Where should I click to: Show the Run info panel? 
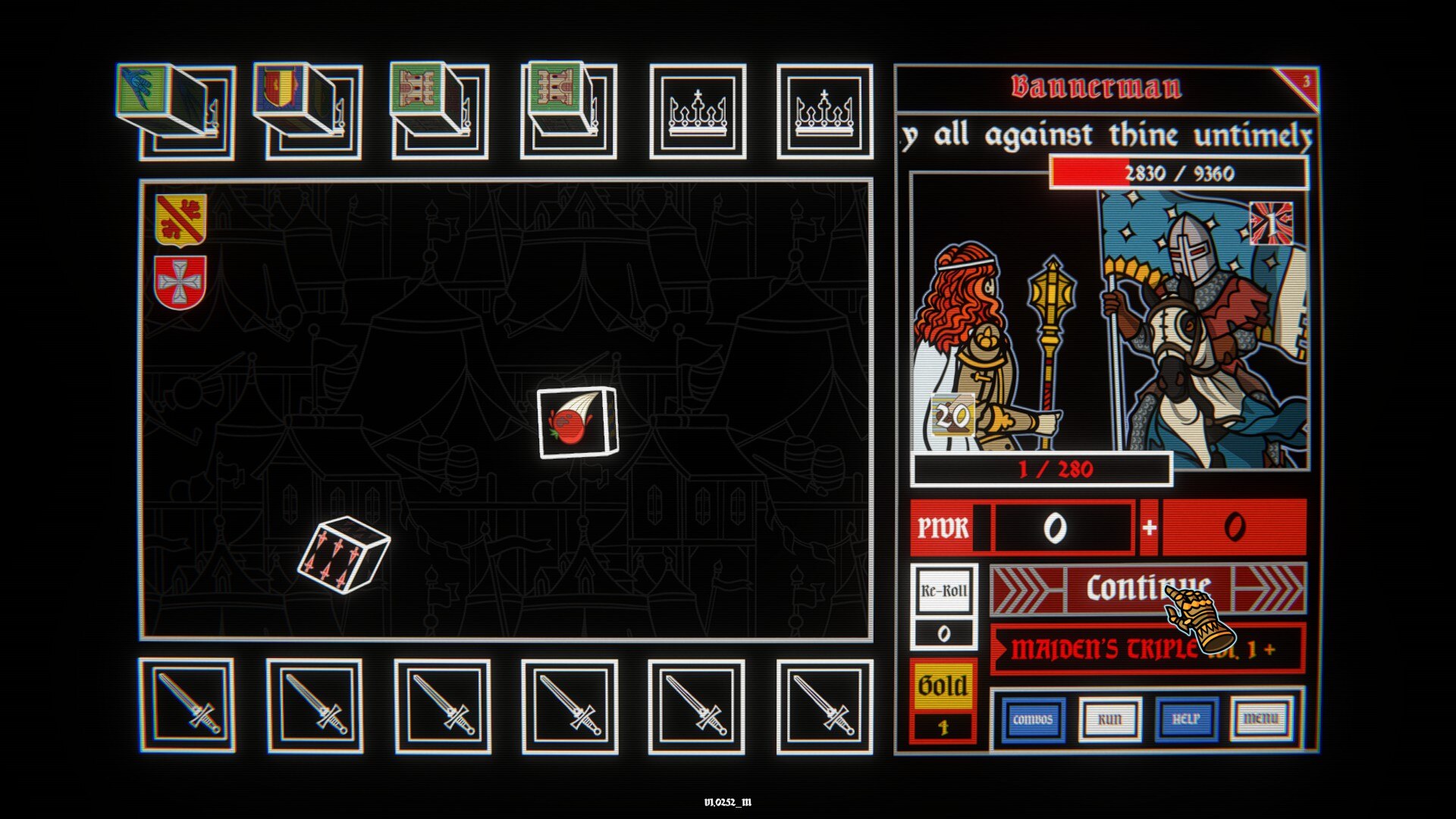[1109, 719]
